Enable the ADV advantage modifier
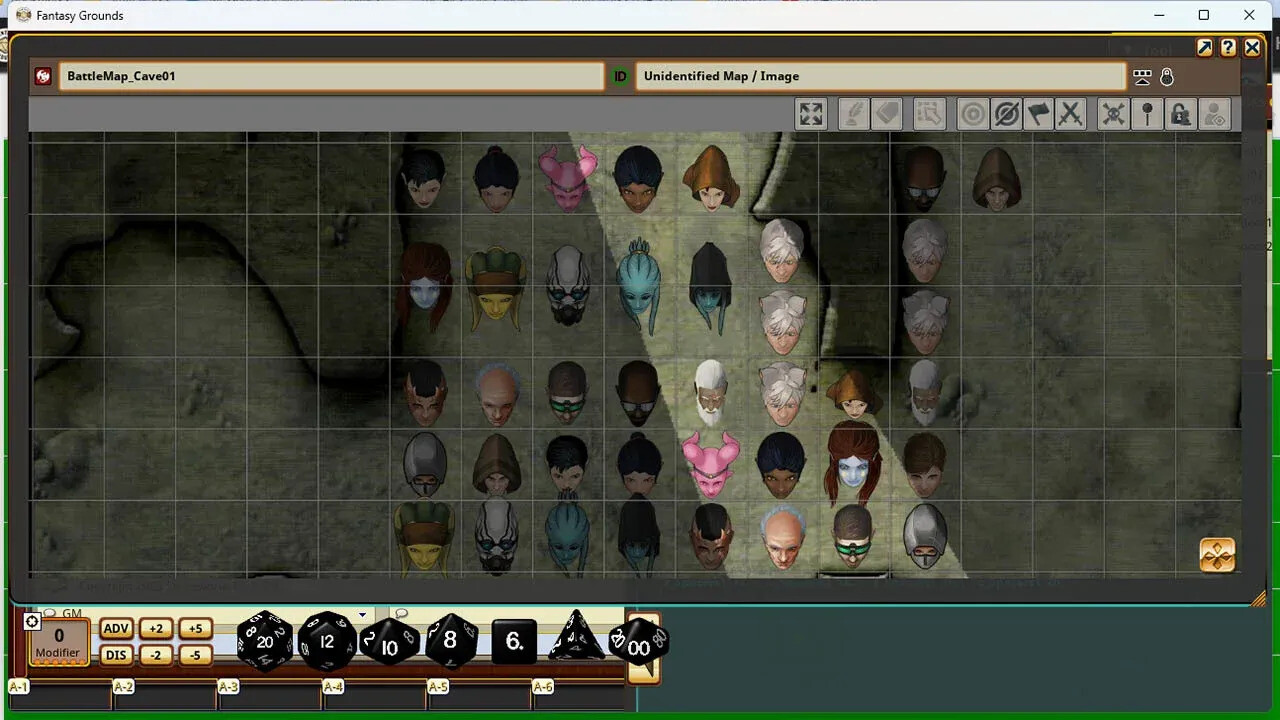Viewport: 1280px width, 720px height. pos(115,628)
